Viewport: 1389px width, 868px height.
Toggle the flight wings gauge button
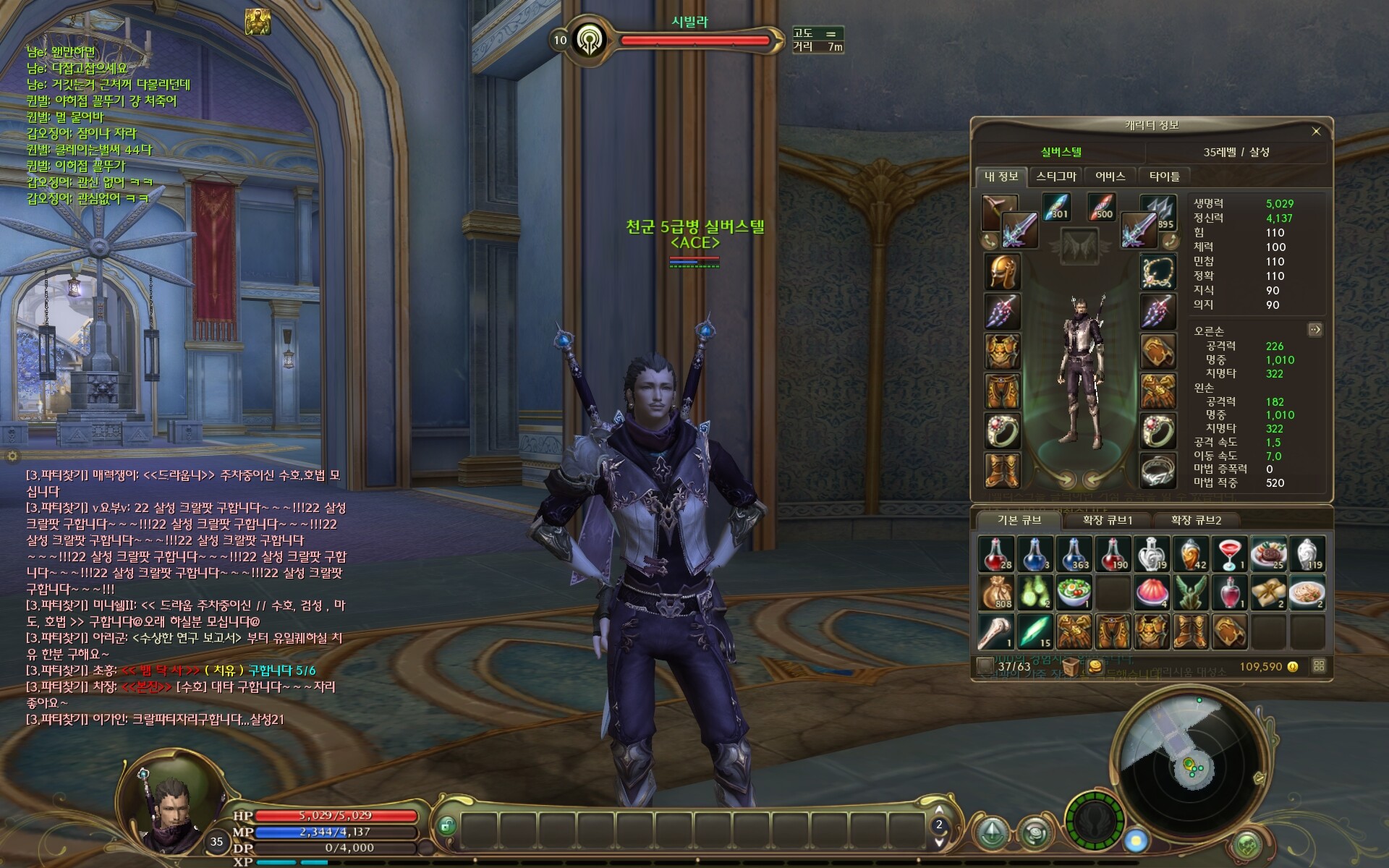pos(1095,822)
